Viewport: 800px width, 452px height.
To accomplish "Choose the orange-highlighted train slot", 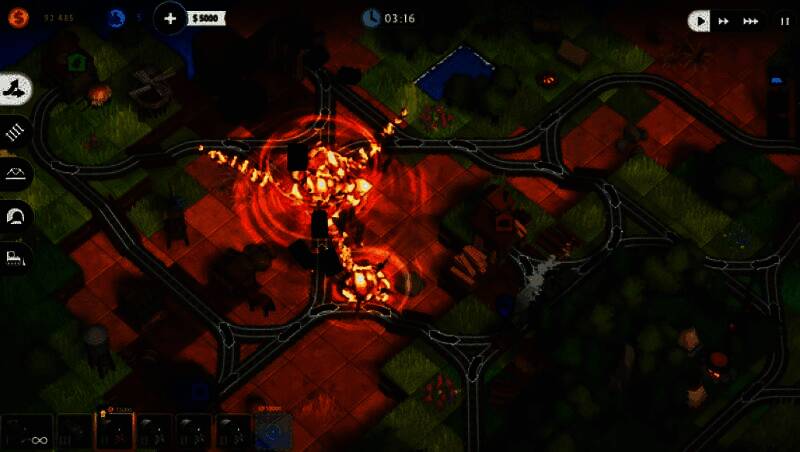I will tap(114, 432).
